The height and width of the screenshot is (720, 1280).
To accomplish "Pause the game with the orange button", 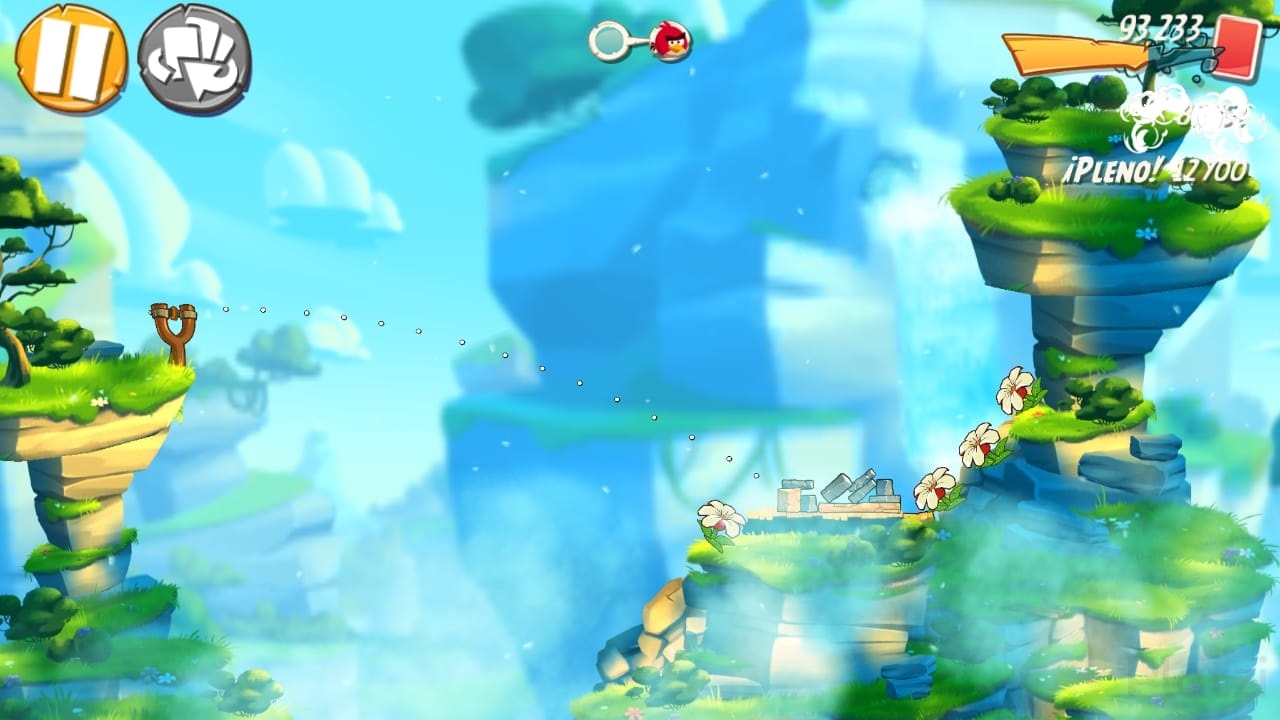I will [x=71, y=58].
